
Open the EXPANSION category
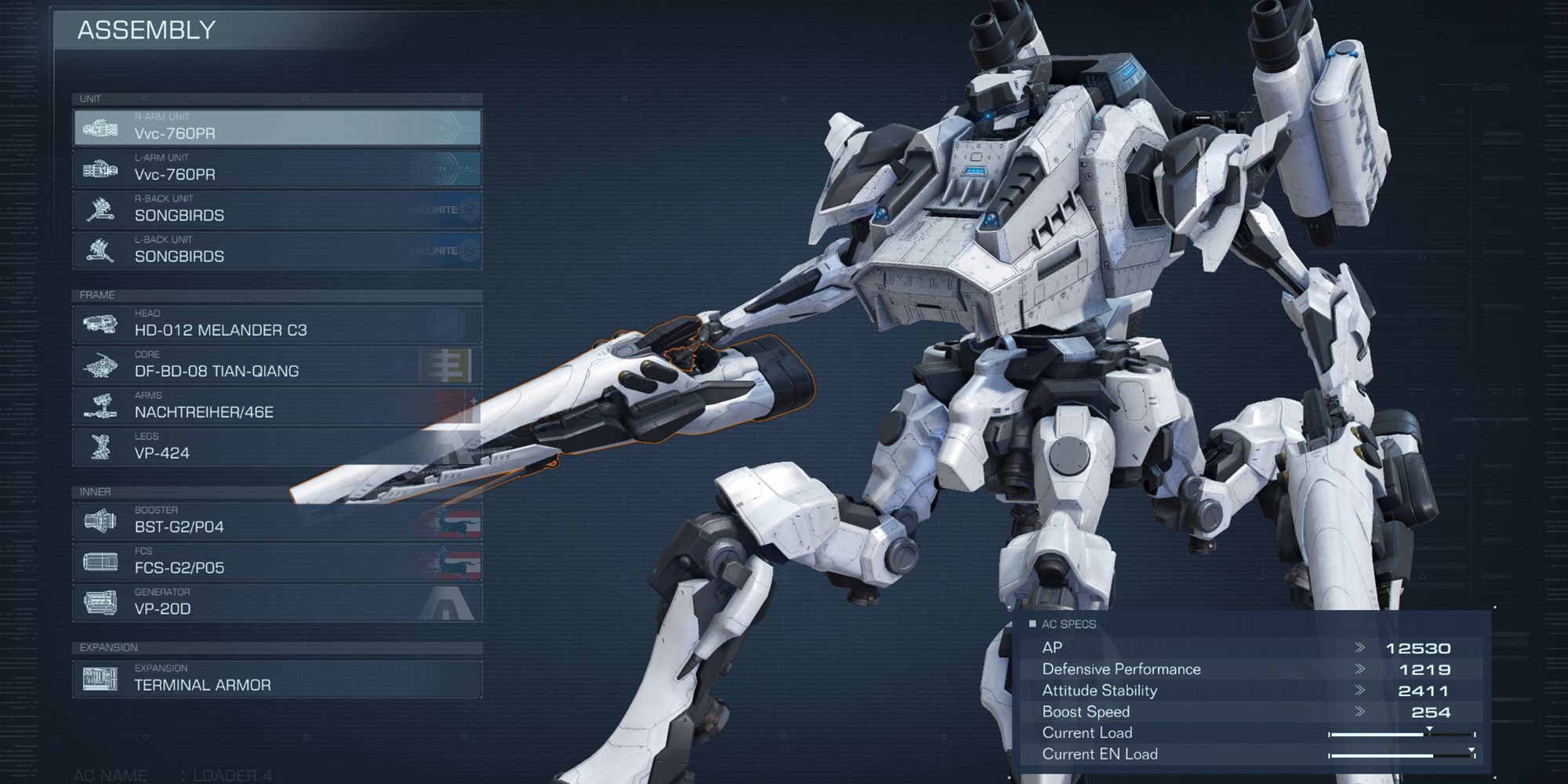pos(107,648)
